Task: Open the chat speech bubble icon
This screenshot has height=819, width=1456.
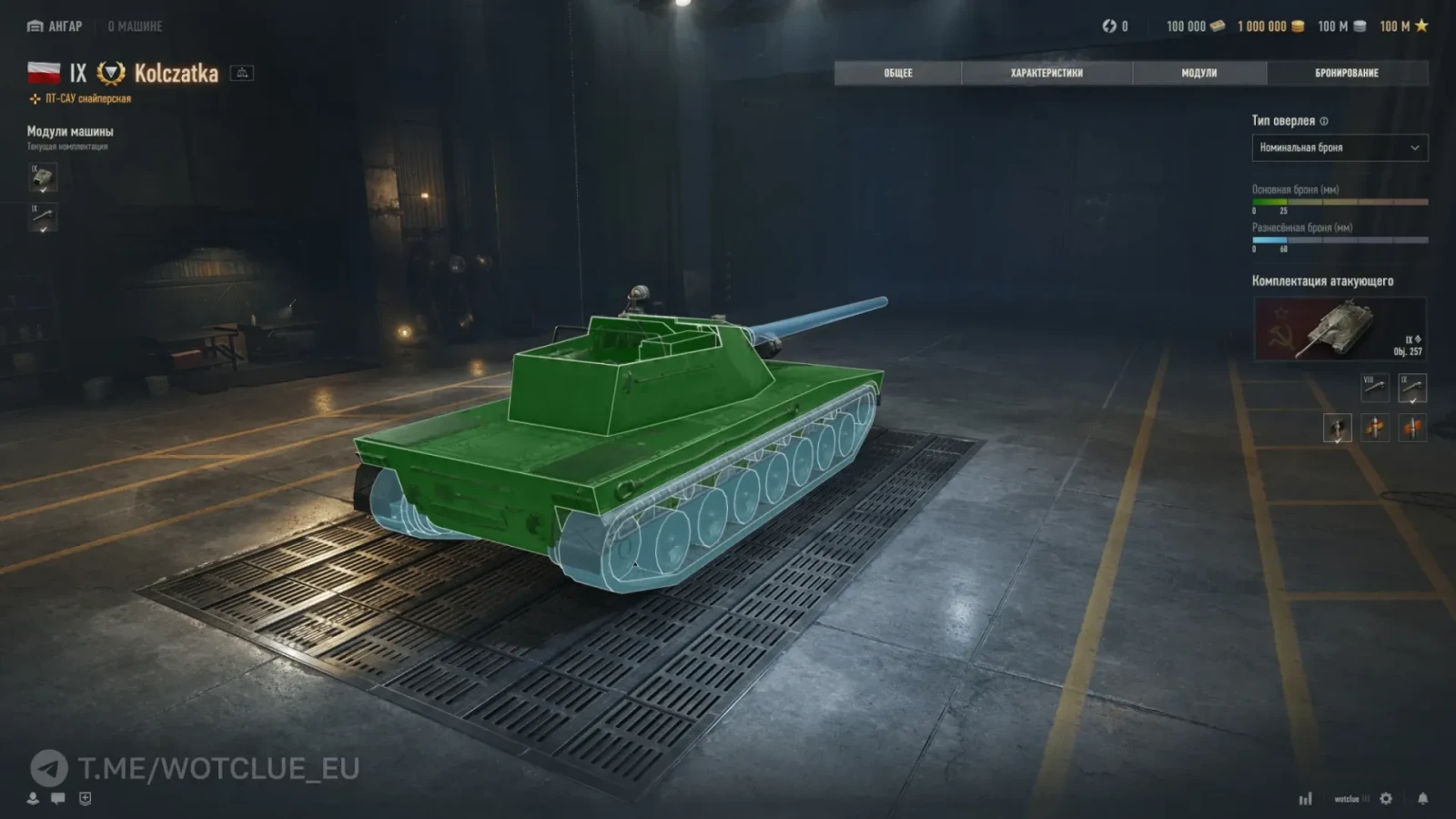Action: click(x=58, y=798)
